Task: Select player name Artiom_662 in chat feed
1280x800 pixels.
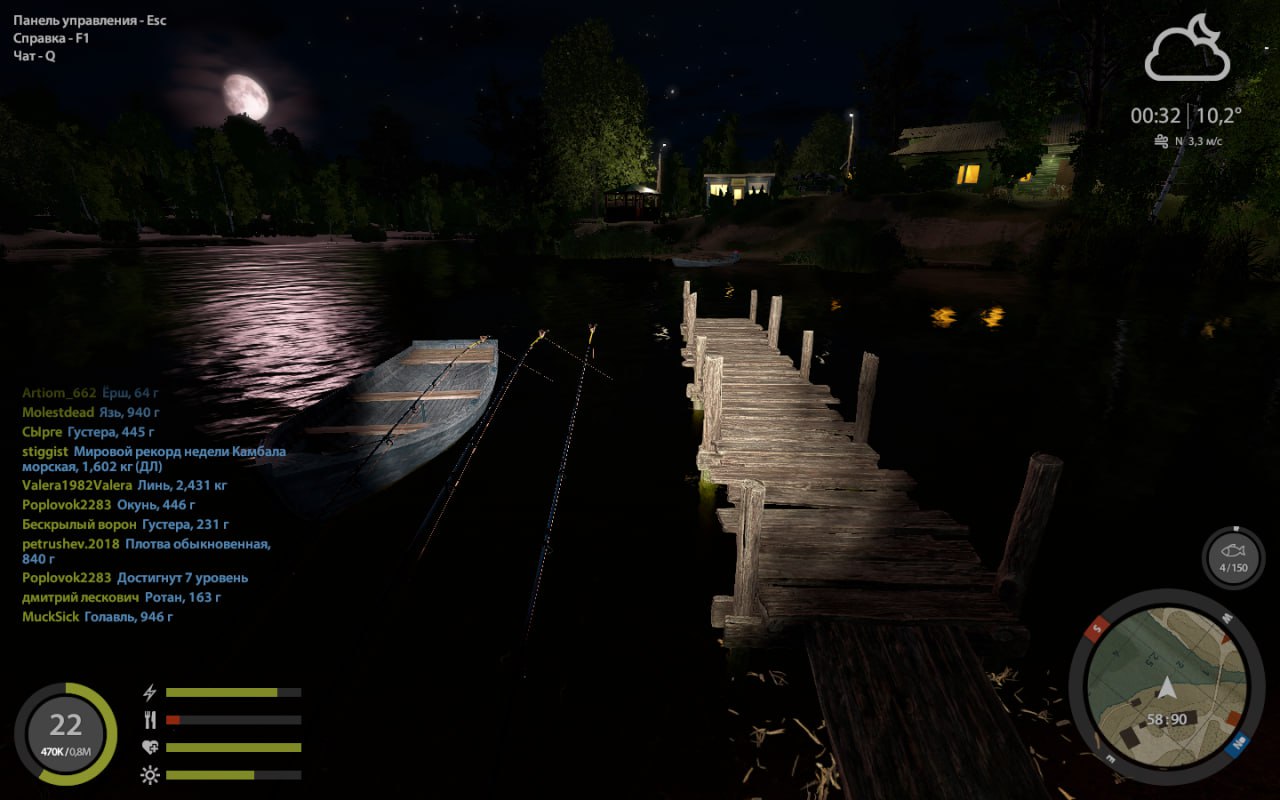Action: (59, 393)
